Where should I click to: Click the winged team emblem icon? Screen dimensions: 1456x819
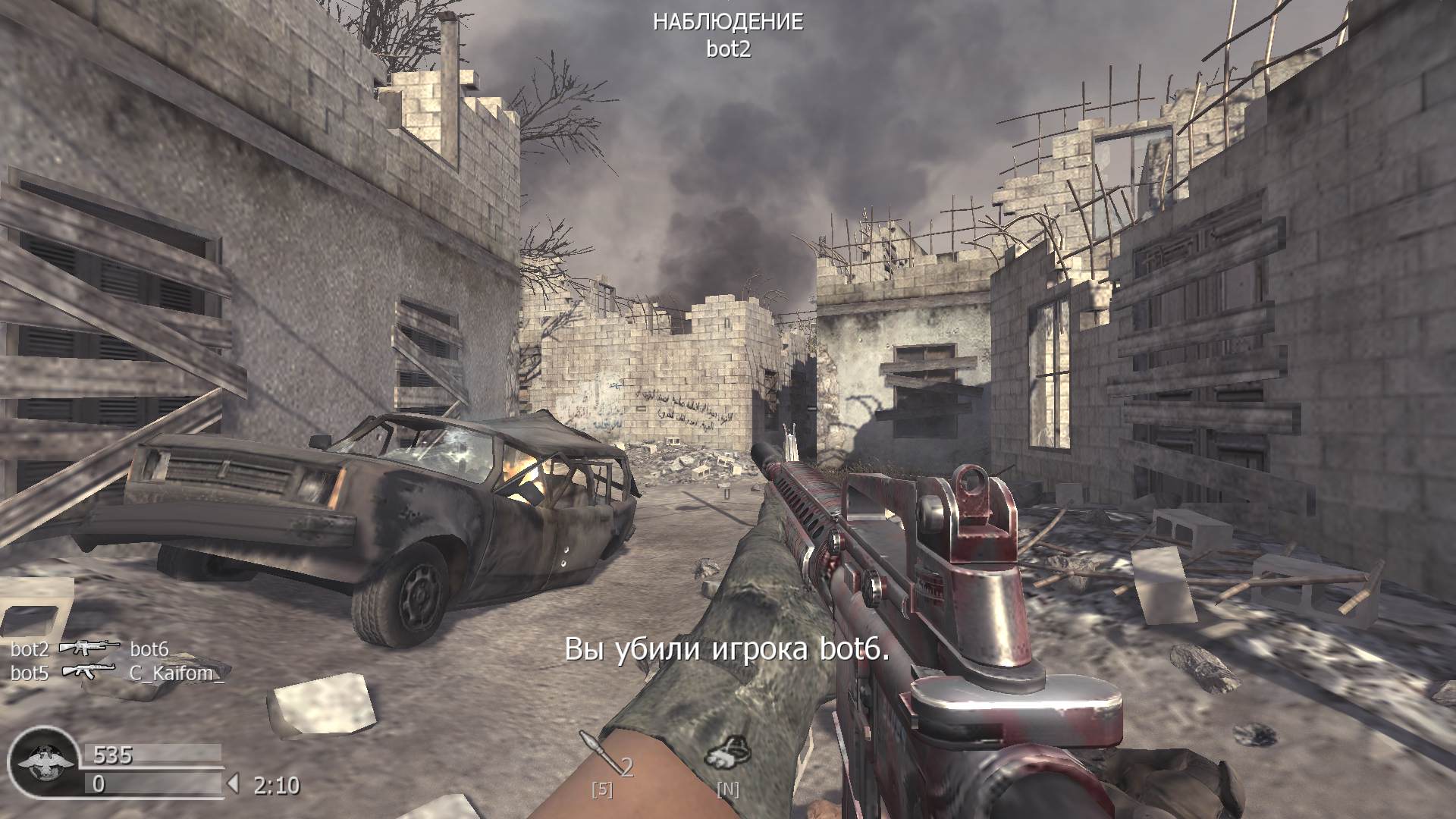coord(39,761)
